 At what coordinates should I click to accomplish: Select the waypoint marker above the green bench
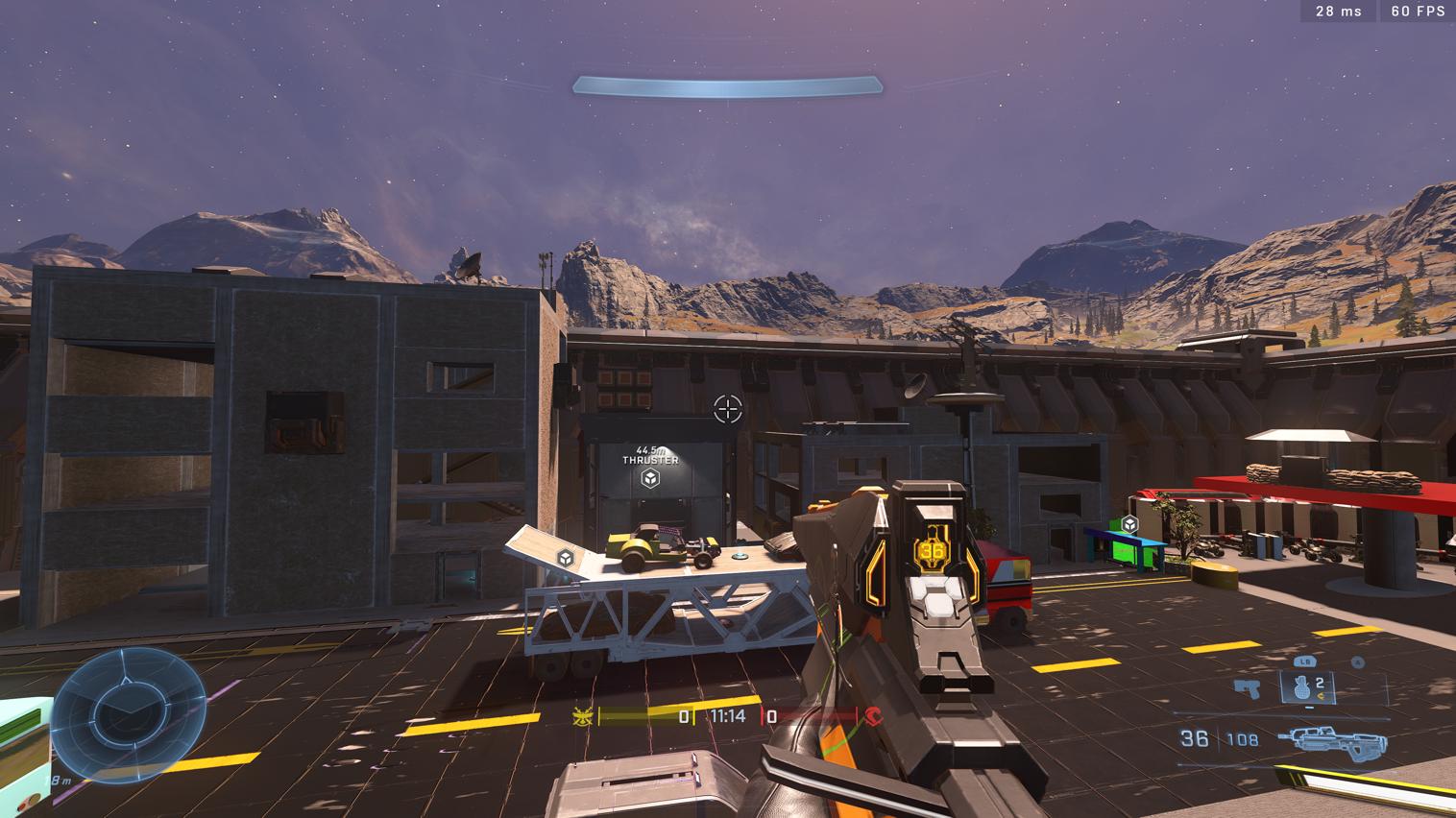[x=1129, y=524]
